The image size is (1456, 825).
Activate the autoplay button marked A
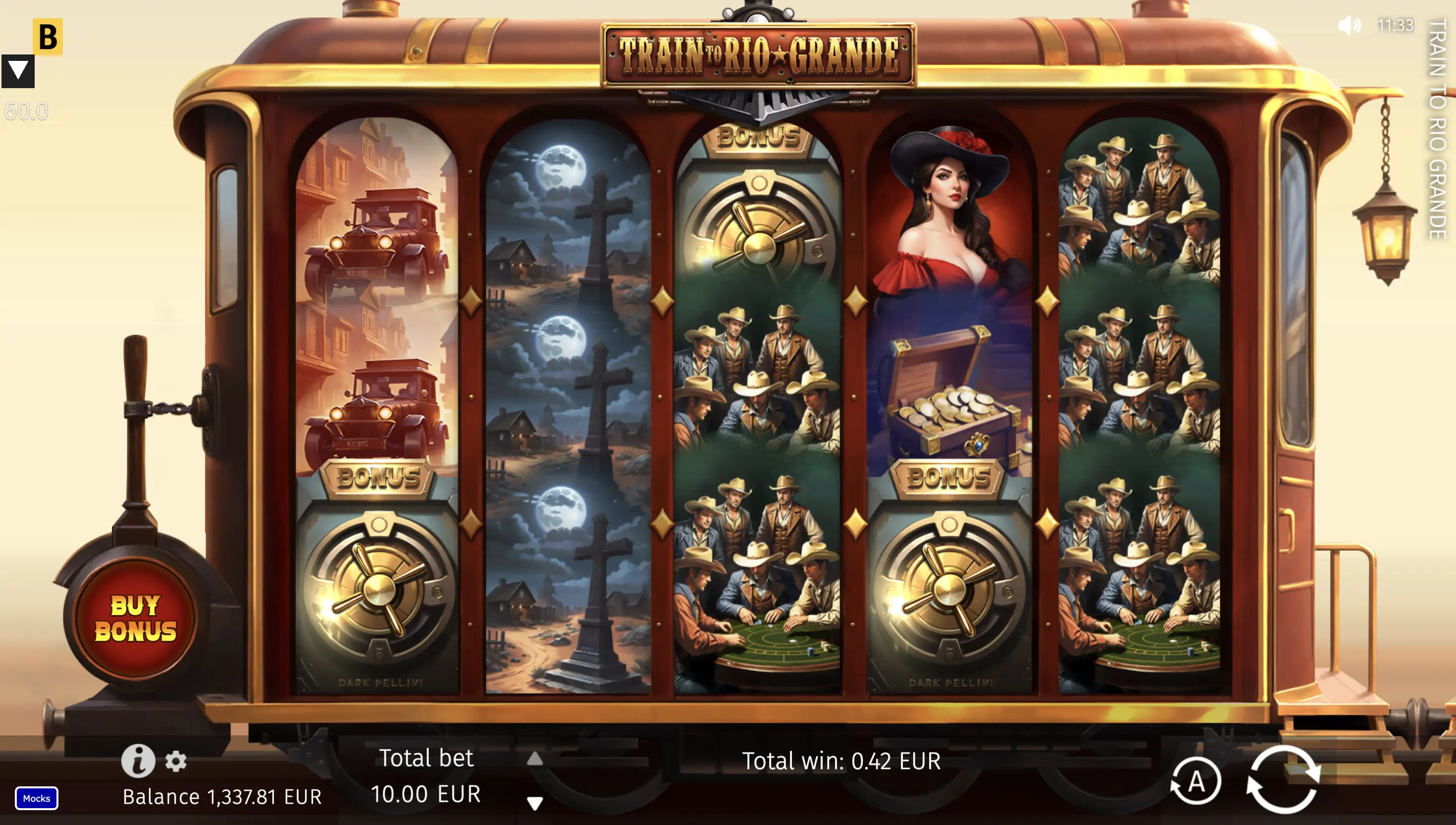click(x=1196, y=781)
